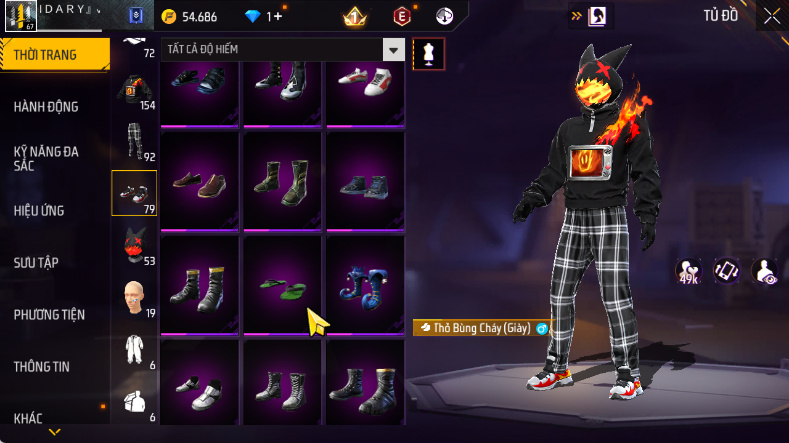Equip the green flip-flops
The height and width of the screenshot is (443, 789).
(283, 284)
